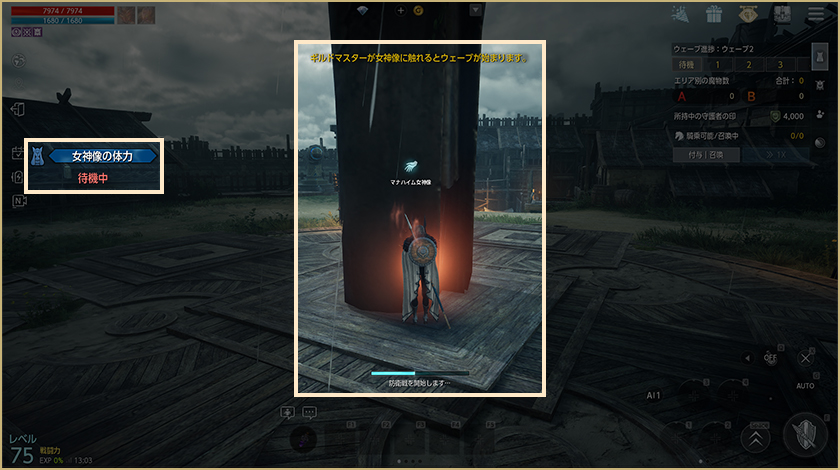Click the 付与 | 召喚 button
The image size is (840, 470).
(x=705, y=155)
